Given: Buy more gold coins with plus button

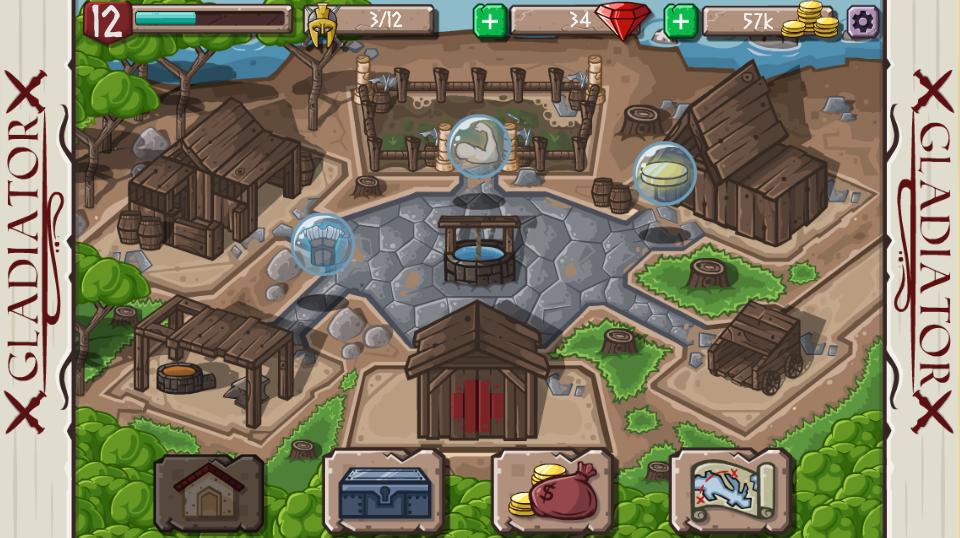Looking at the screenshot, I should [681, 21].
